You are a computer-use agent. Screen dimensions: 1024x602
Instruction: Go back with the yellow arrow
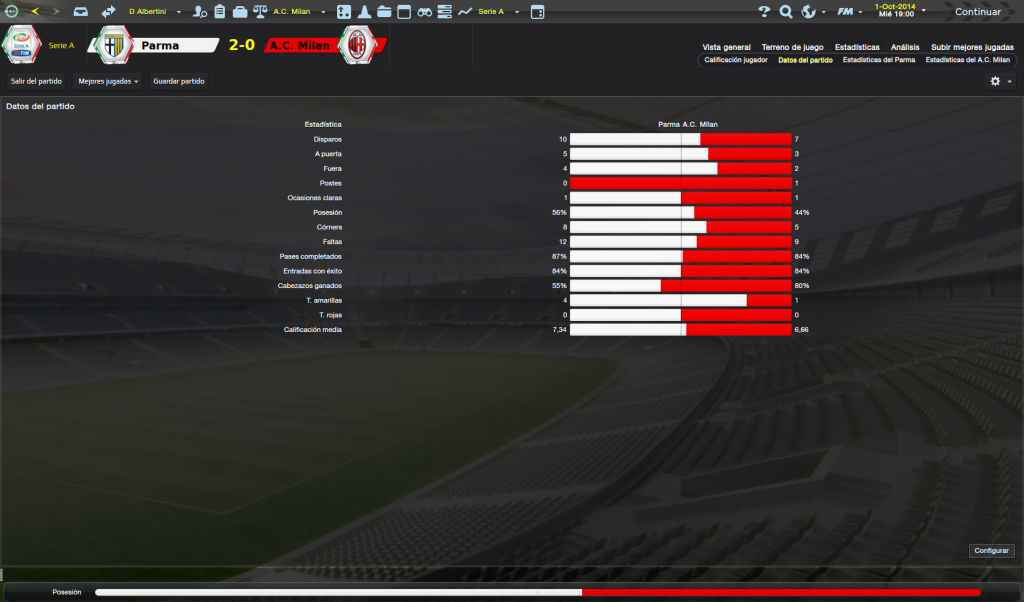pos(35,12)
